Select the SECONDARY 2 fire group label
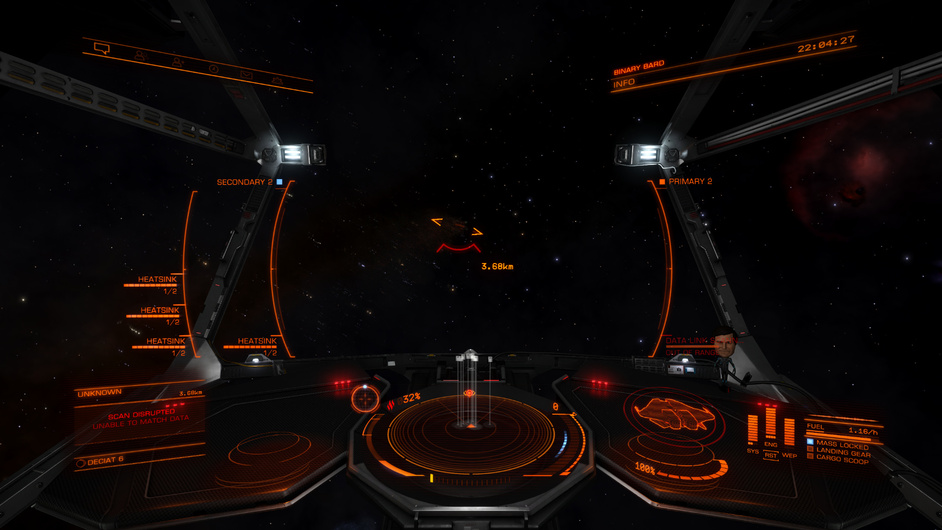 pyautogui.click(x=246, y=182)
